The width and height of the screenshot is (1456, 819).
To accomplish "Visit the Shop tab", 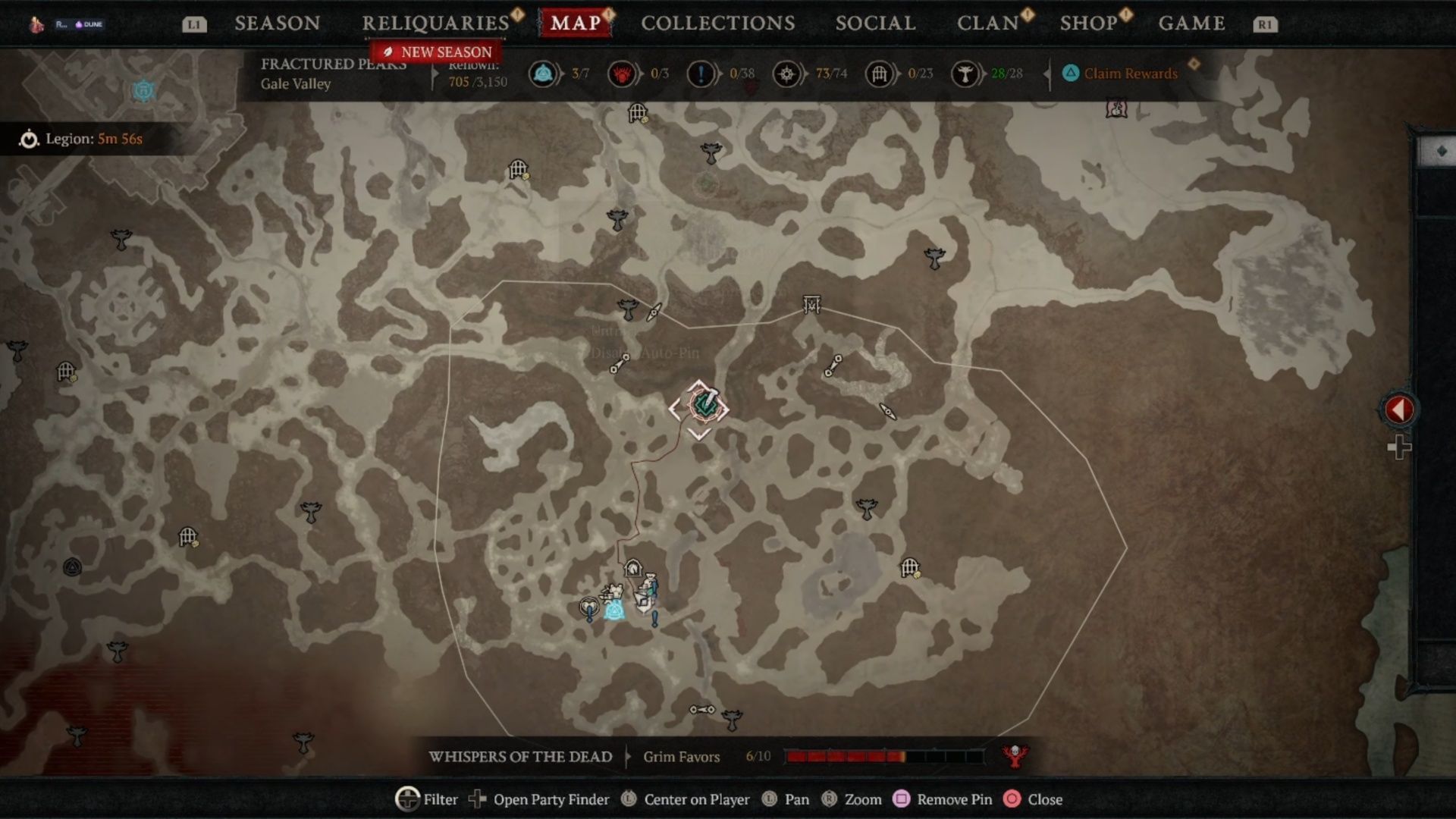I will (x=1088, y=24).
